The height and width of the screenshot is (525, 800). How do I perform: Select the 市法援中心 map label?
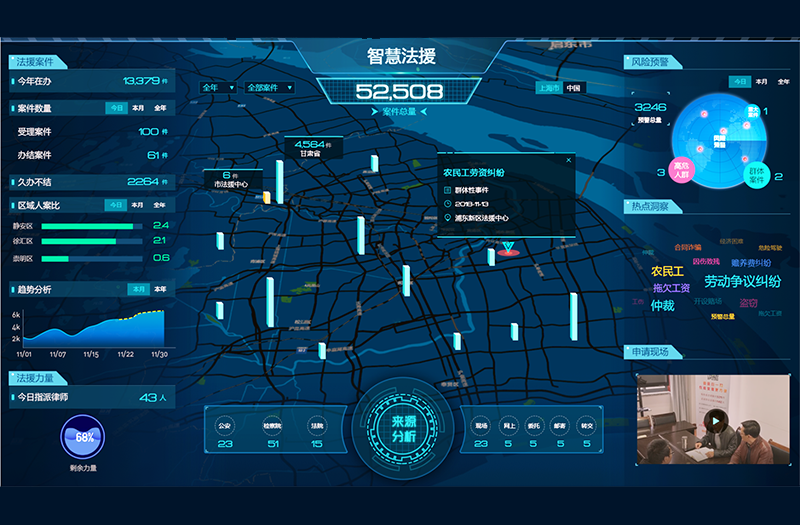pos(227,180)
